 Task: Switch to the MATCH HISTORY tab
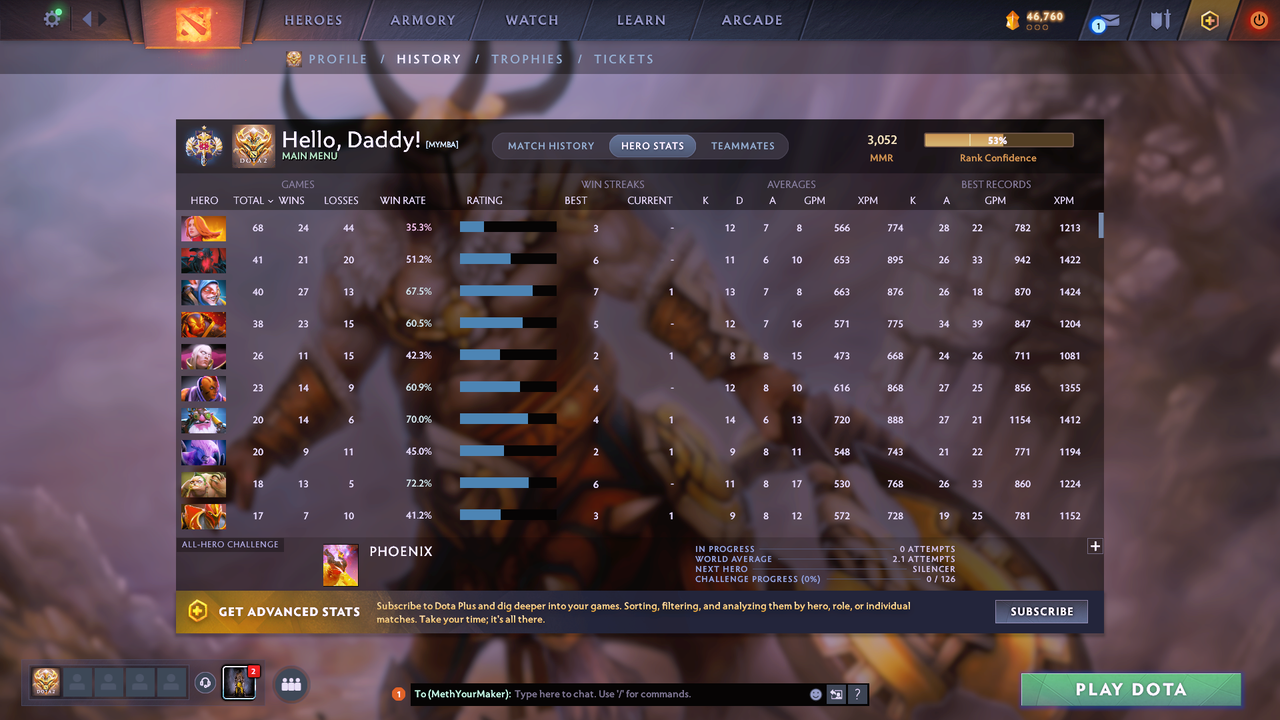click(x=549, y=145)
